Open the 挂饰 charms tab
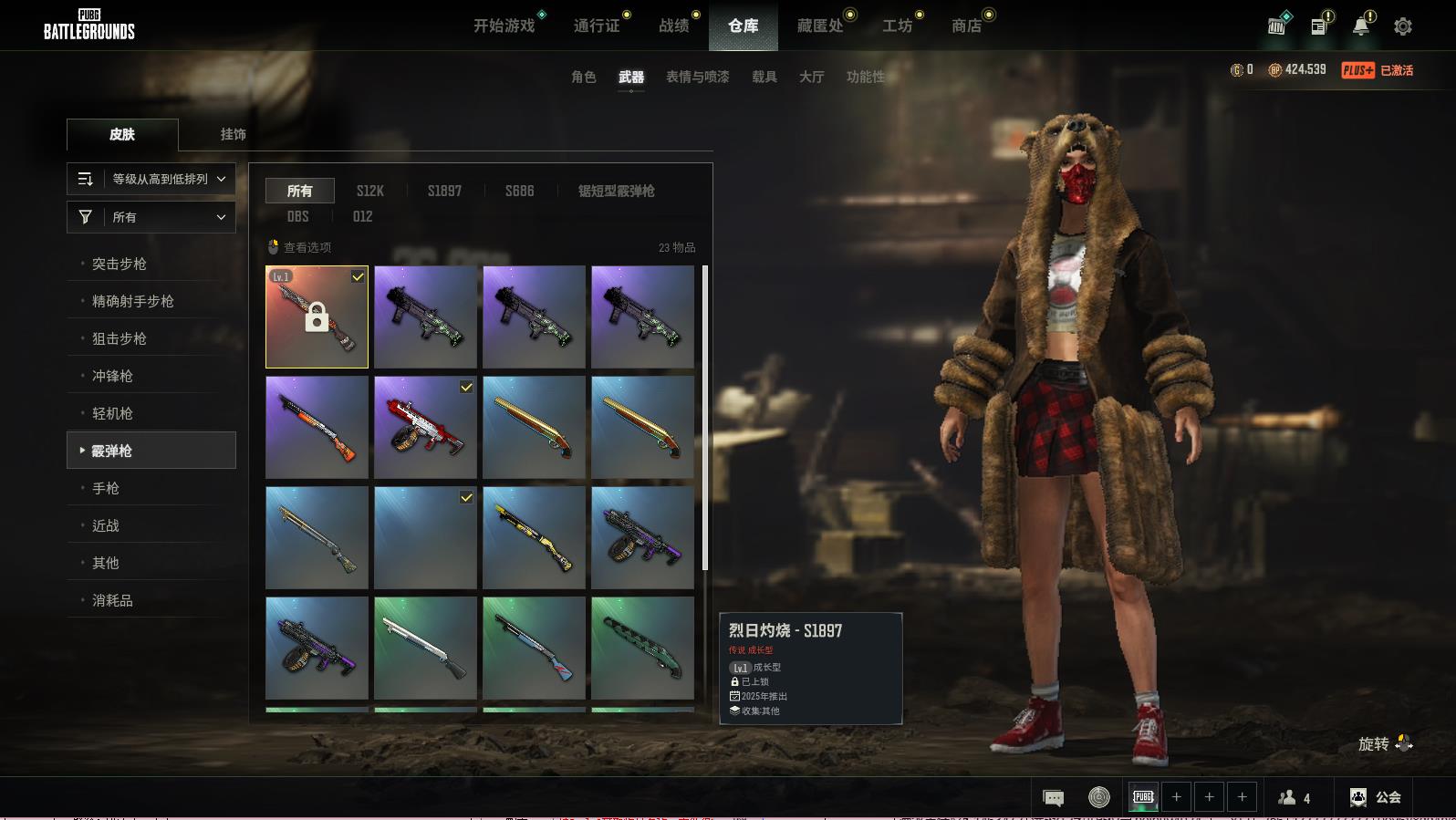Viewport: 1456px width, 820px height. tap(233, 134)
